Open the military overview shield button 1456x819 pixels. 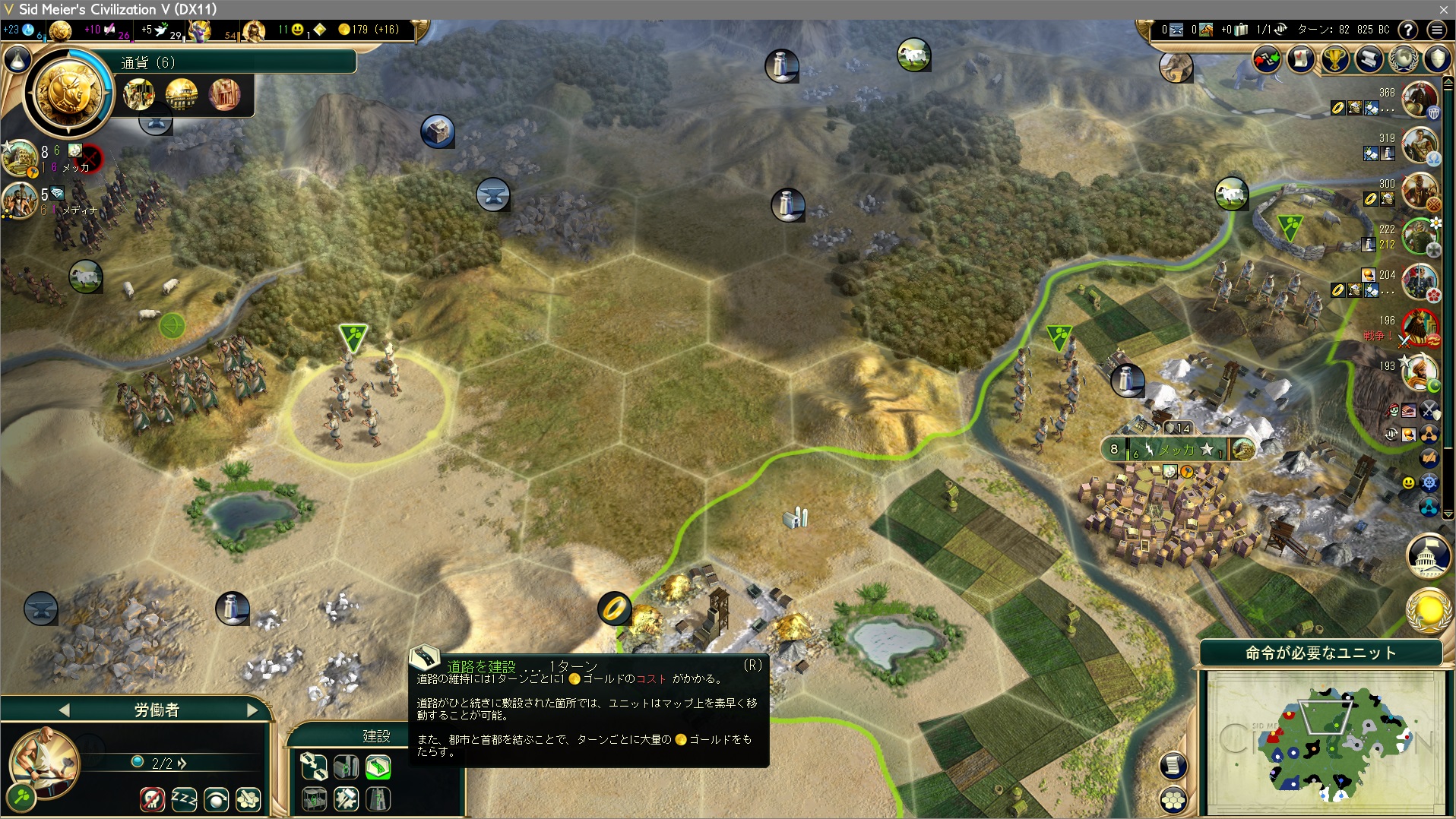1437,58
